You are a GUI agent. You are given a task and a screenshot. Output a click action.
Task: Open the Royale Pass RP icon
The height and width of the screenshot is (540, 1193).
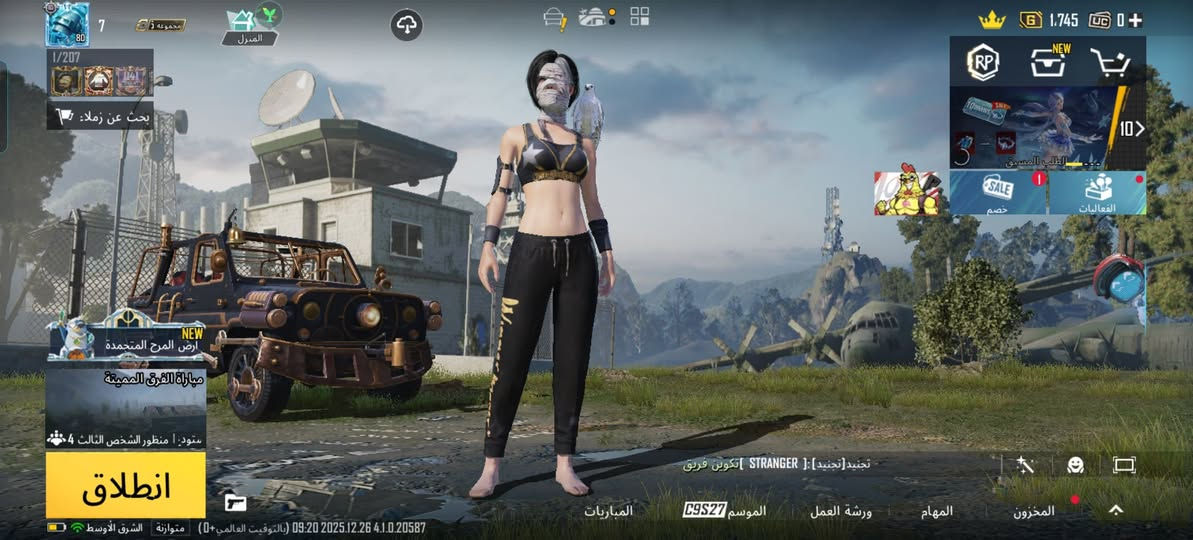tap(983, 63)
